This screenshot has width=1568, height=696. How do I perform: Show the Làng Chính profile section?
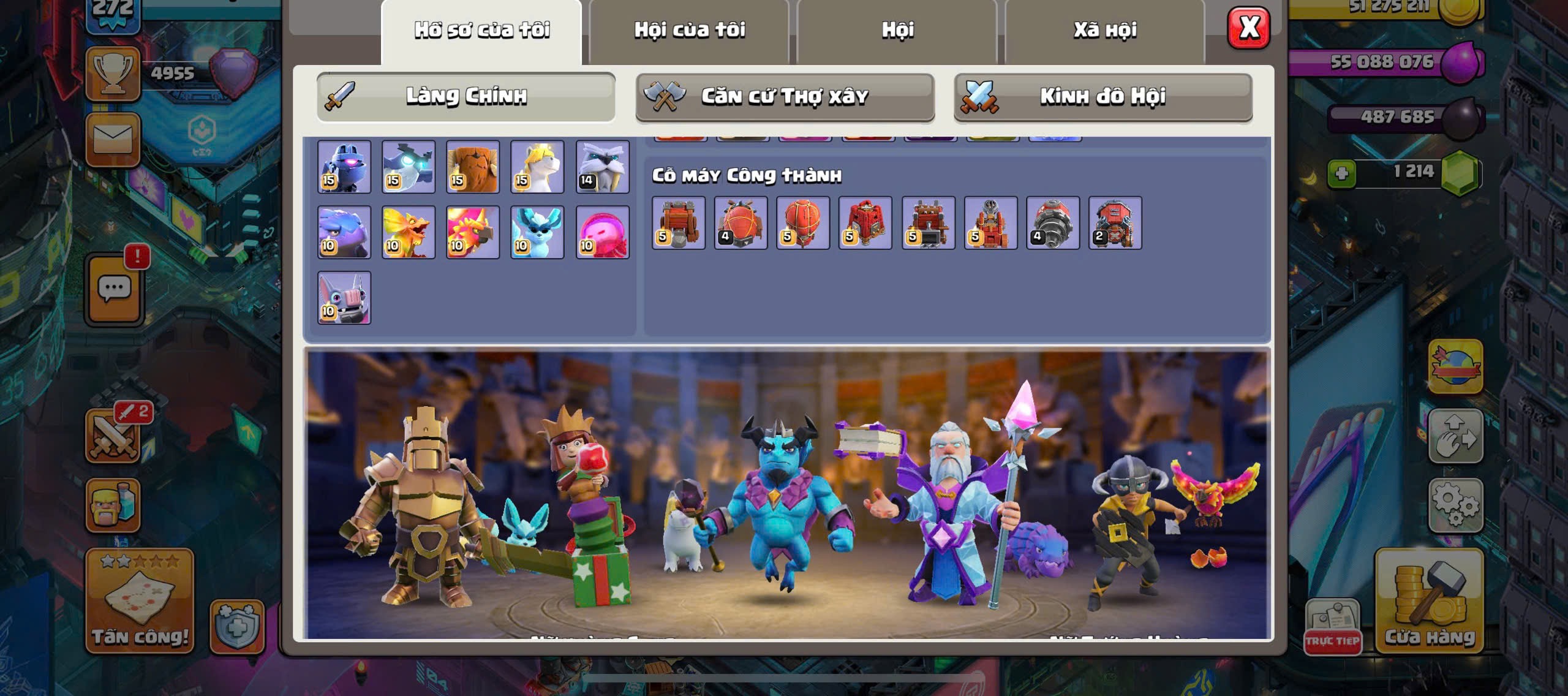466,97
